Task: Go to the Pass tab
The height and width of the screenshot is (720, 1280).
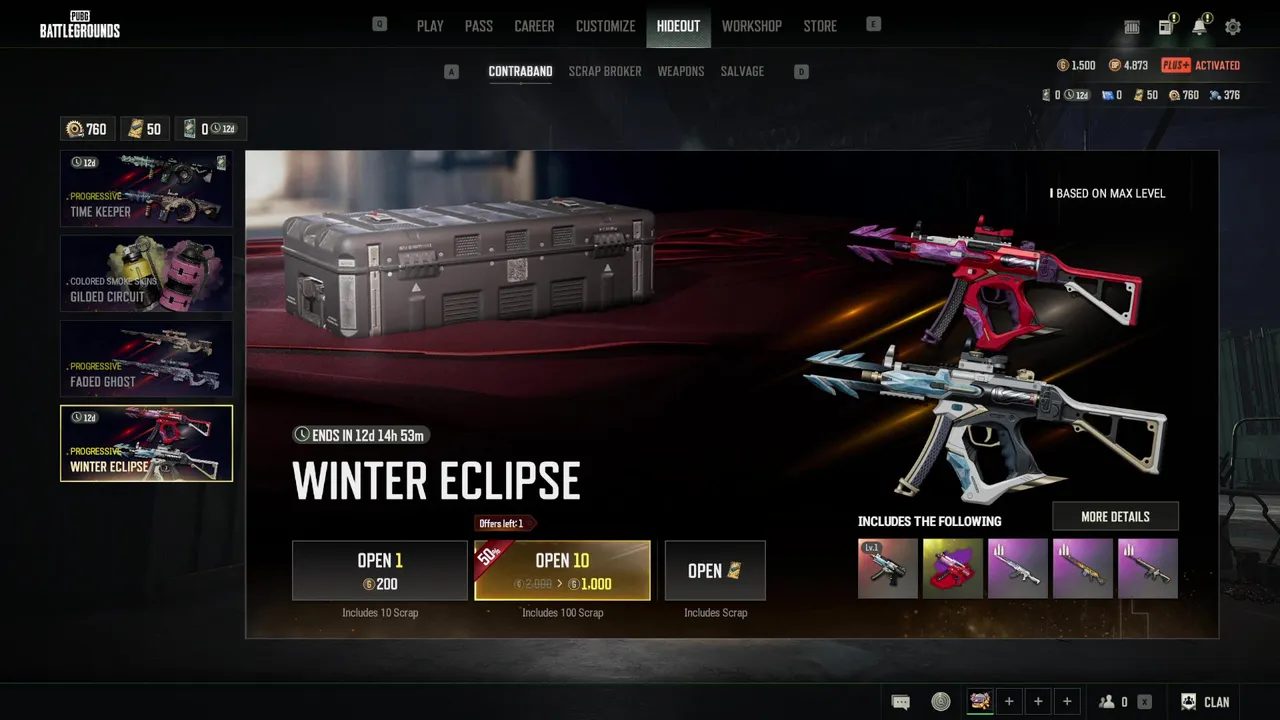Action: 478,26
